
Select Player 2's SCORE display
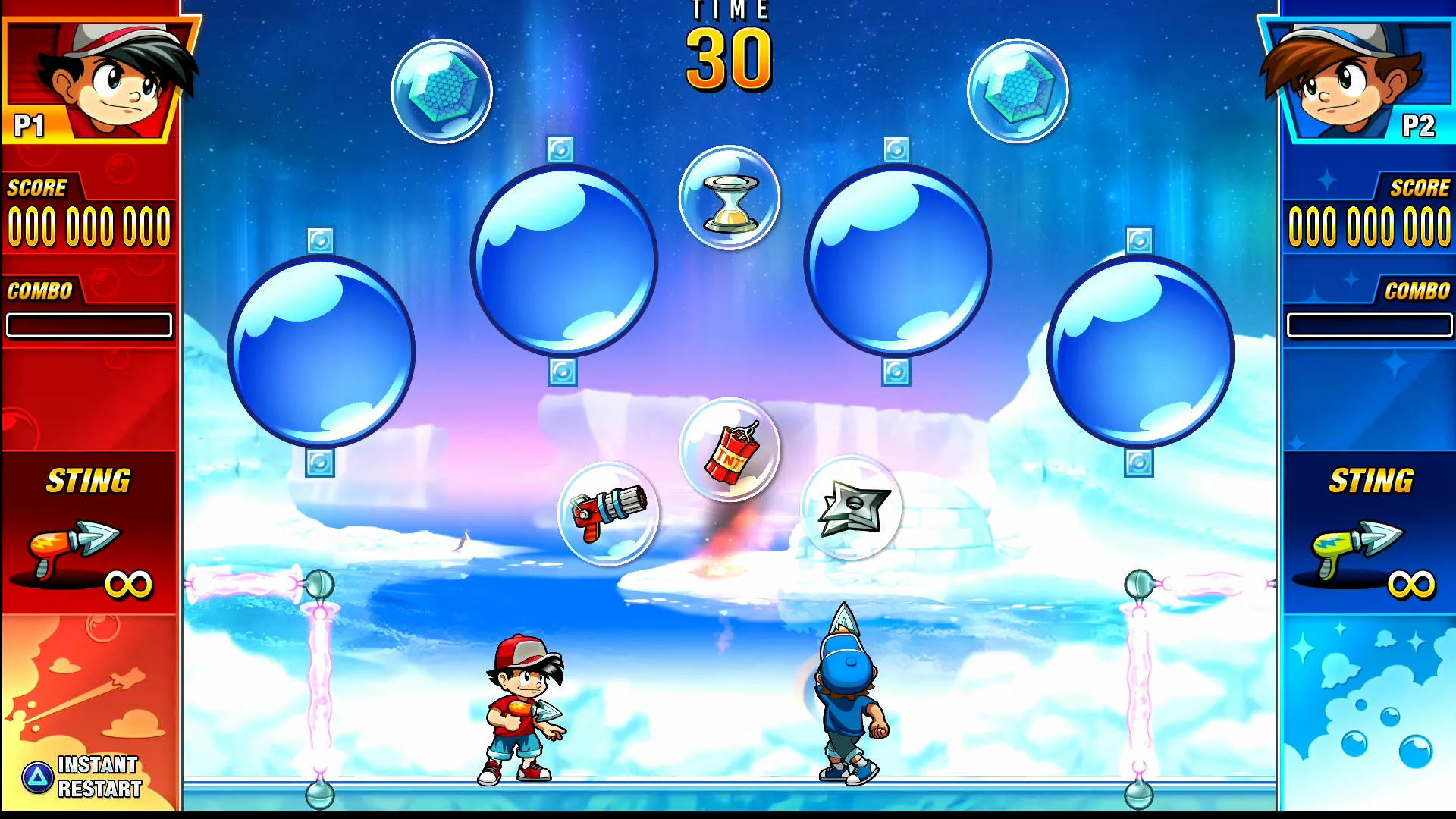(x=1369, y=224)
